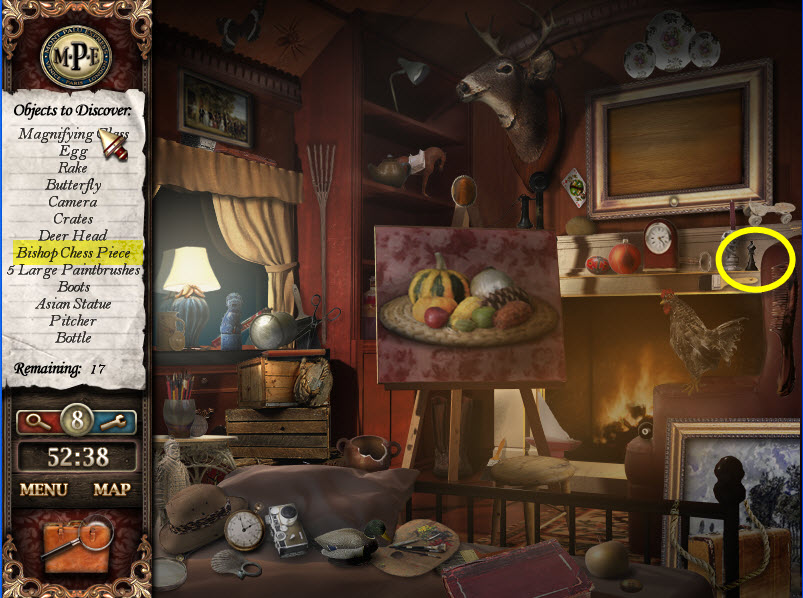Open the suitcase with magnifying glass
This screenshot has height=598, width=803.
pyautogui.click(x=76, y=545)
